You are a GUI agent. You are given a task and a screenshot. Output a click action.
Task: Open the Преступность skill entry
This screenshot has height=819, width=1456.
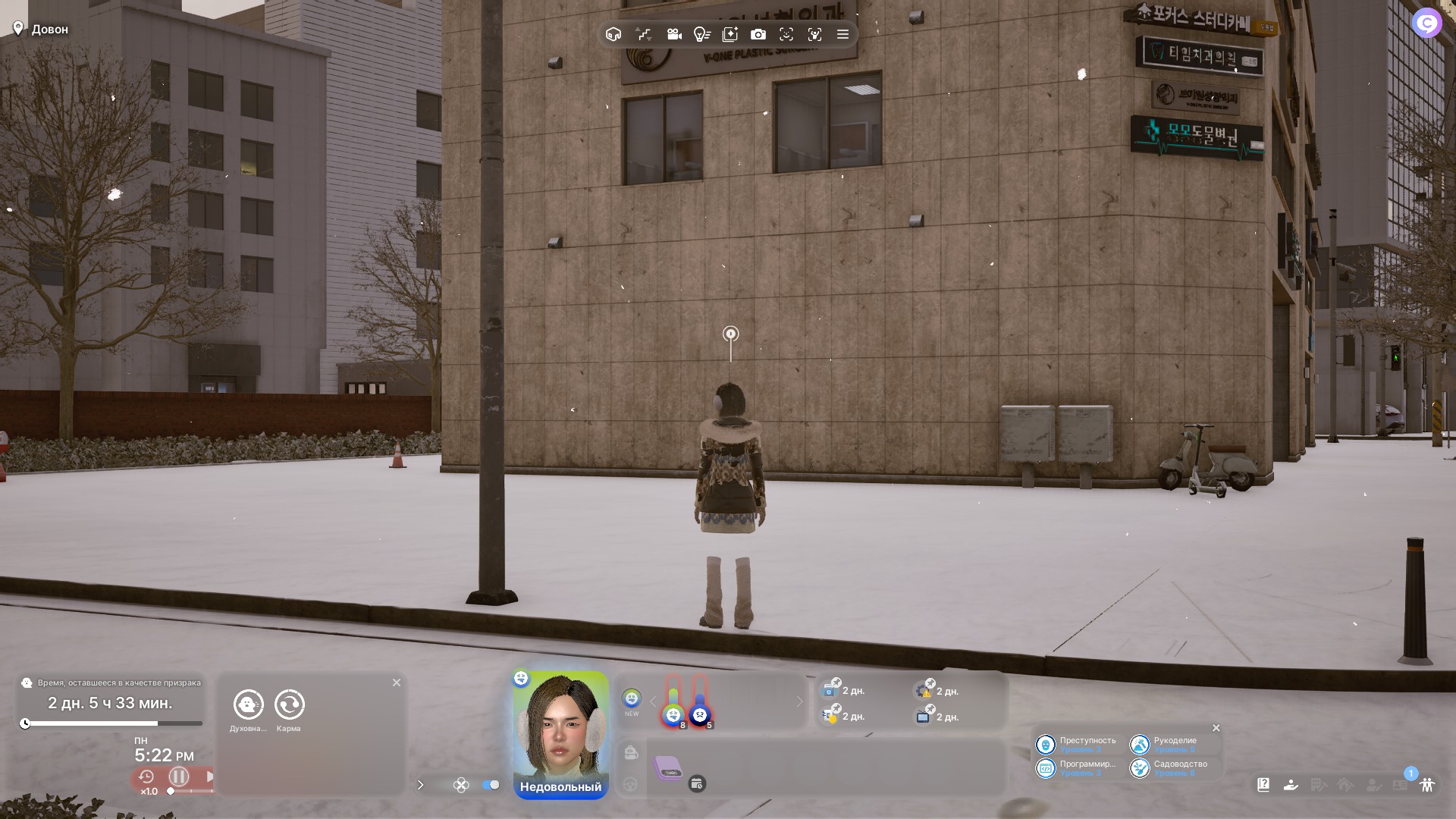click(x=1077, y=745)
